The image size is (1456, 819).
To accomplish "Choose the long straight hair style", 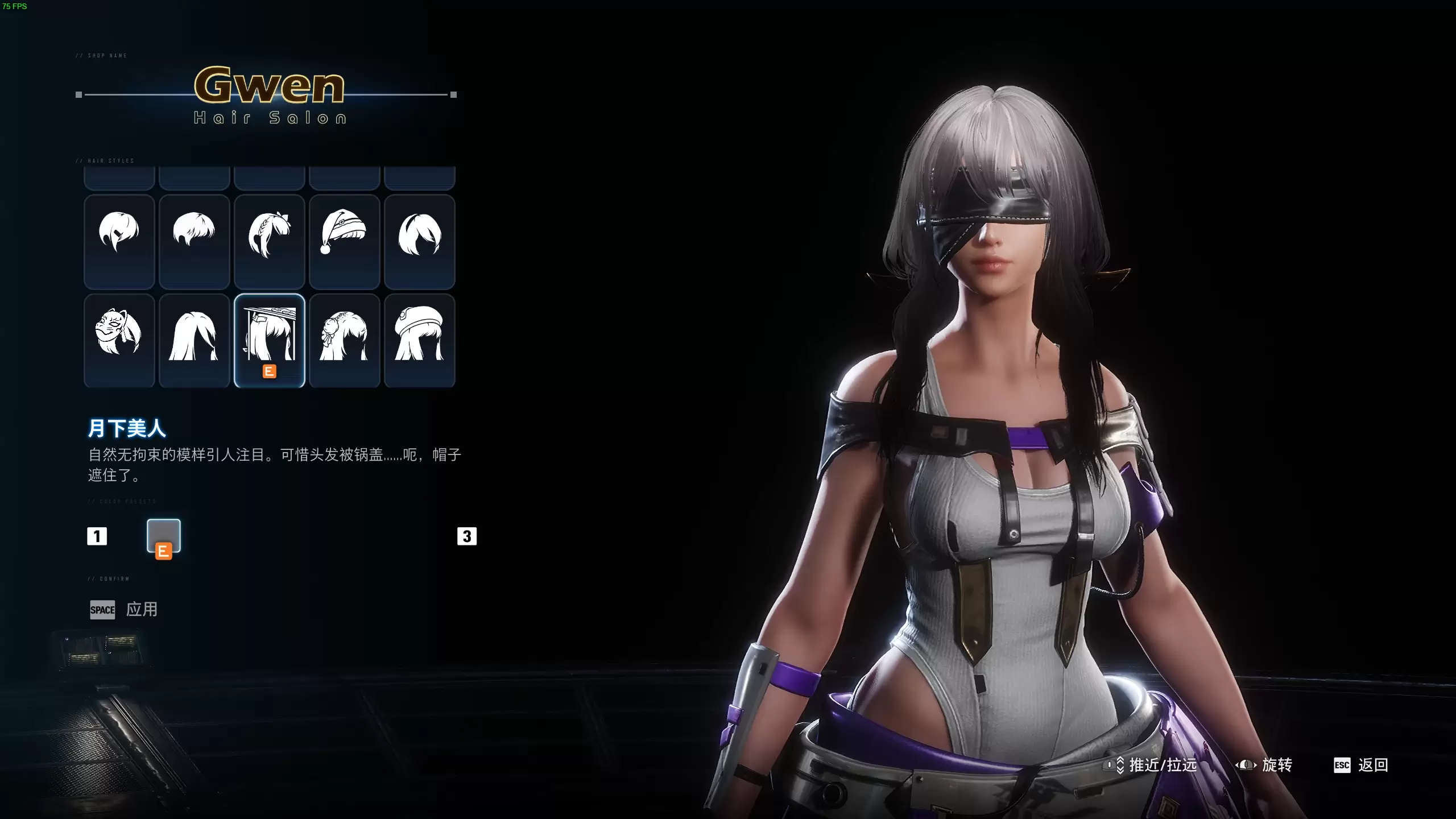I will (194, 340).
